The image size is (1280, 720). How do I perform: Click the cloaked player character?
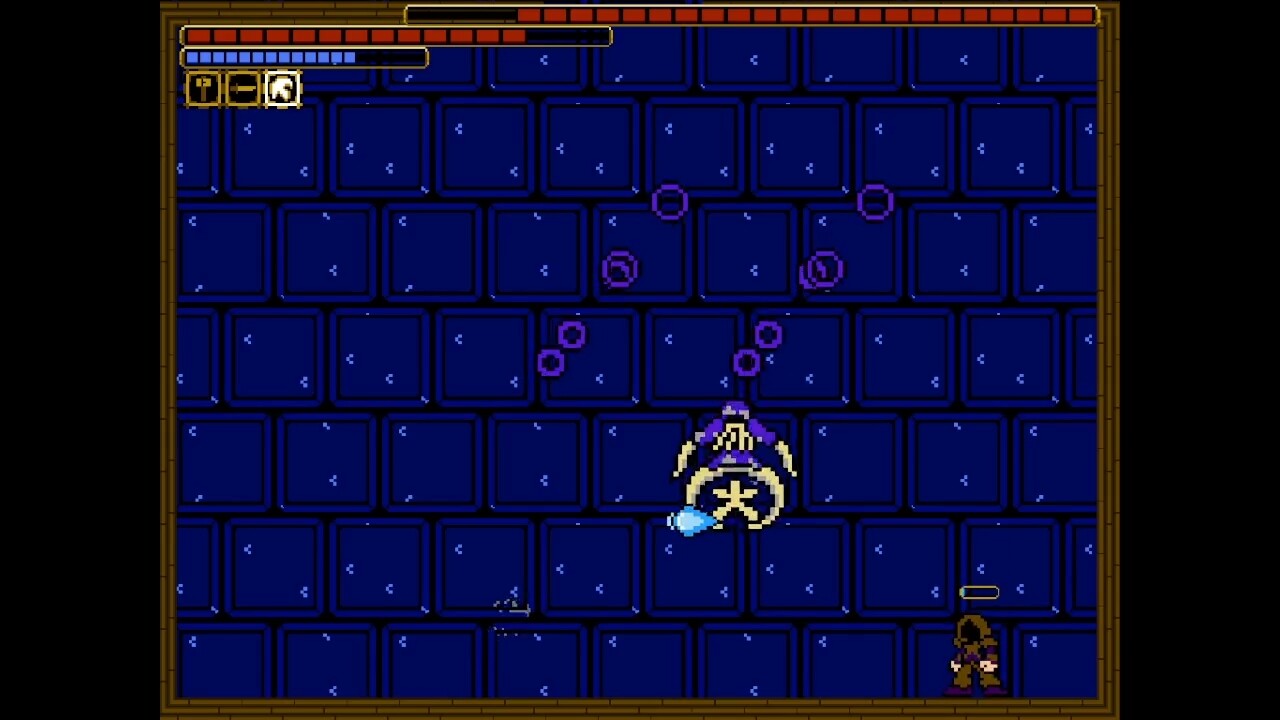pos(972,655)
